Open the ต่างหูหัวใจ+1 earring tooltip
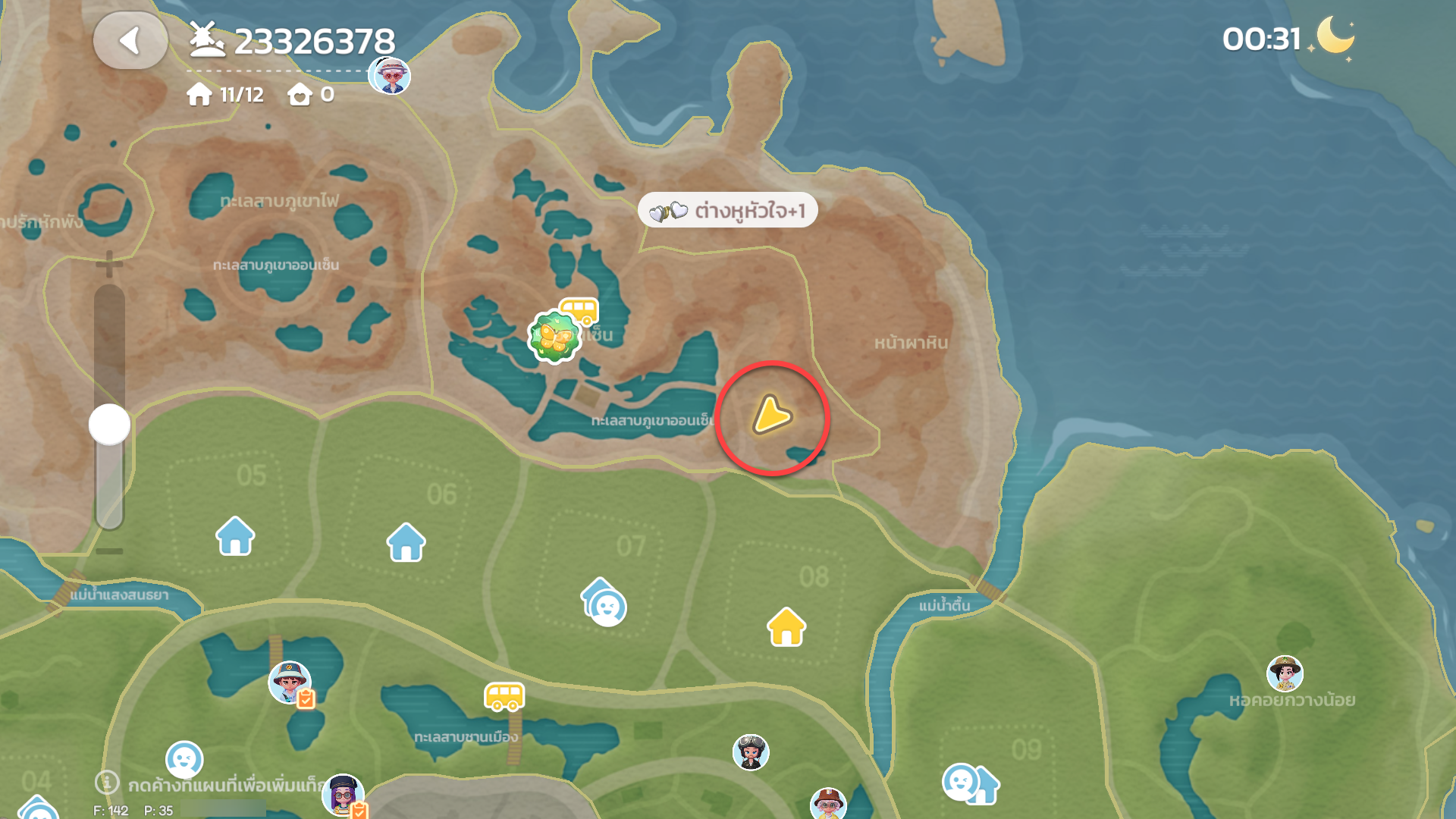 pyautogui.click(x=728, y=210)
